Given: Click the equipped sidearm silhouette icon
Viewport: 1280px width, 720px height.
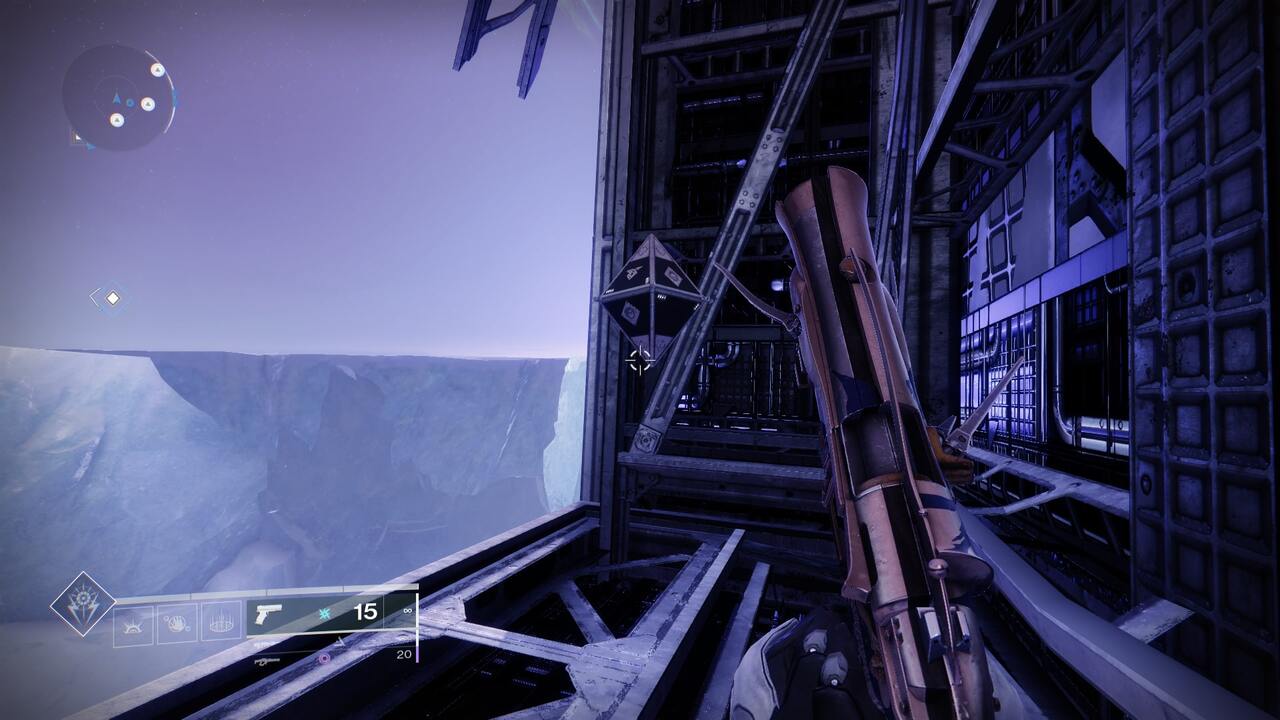Looking at the screenshot, I should click(x=267, y=615).
